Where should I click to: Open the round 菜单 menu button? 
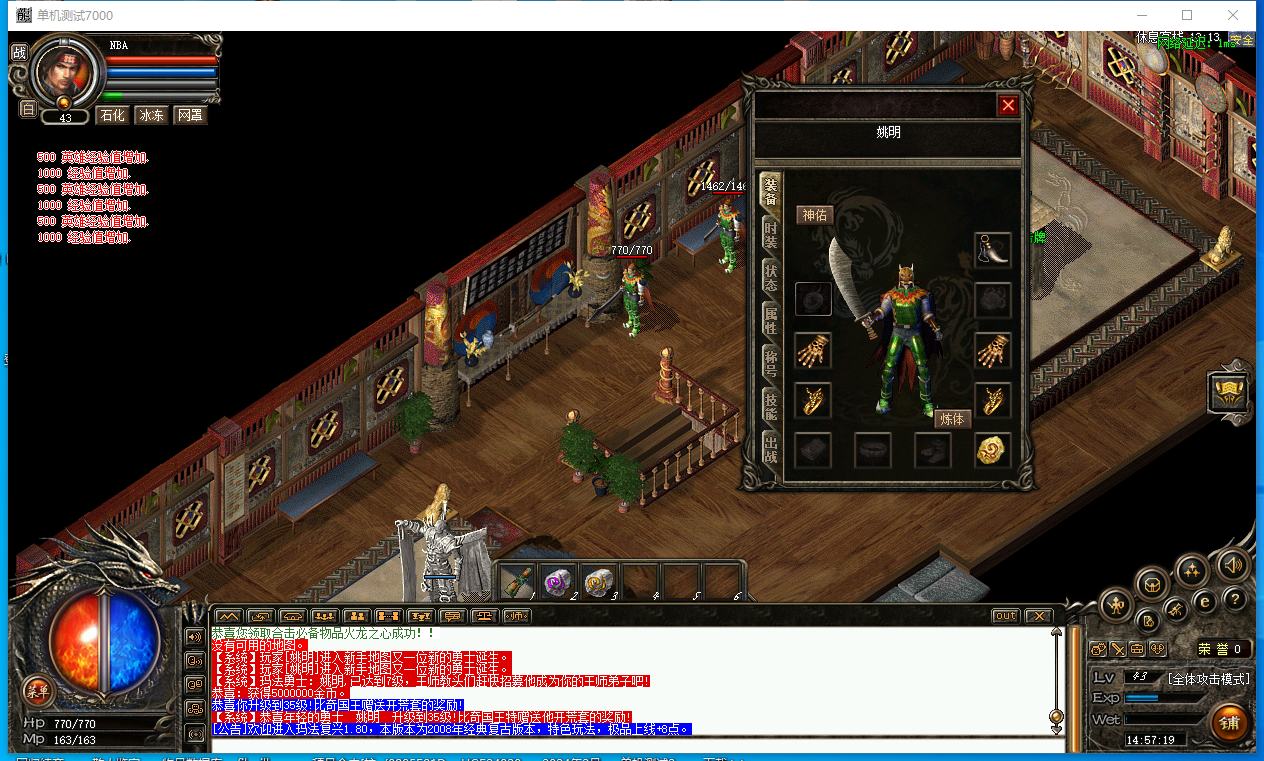tap(38, 690)
